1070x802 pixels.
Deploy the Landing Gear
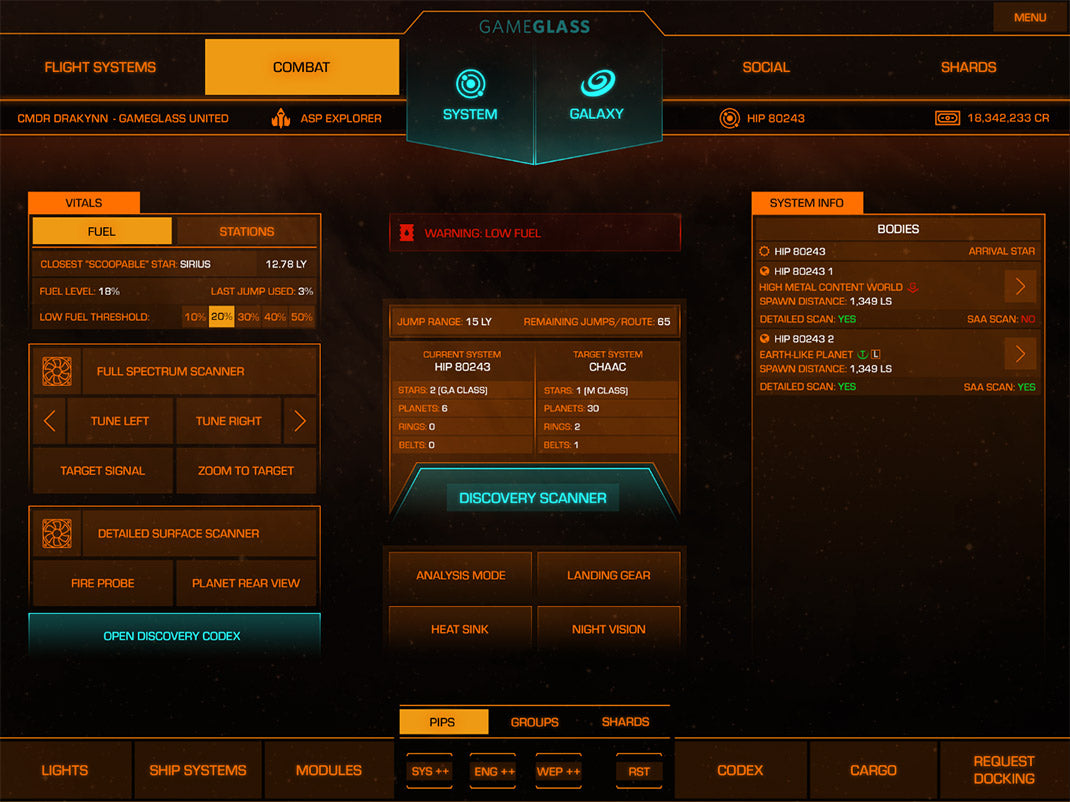tap(608, 575)
